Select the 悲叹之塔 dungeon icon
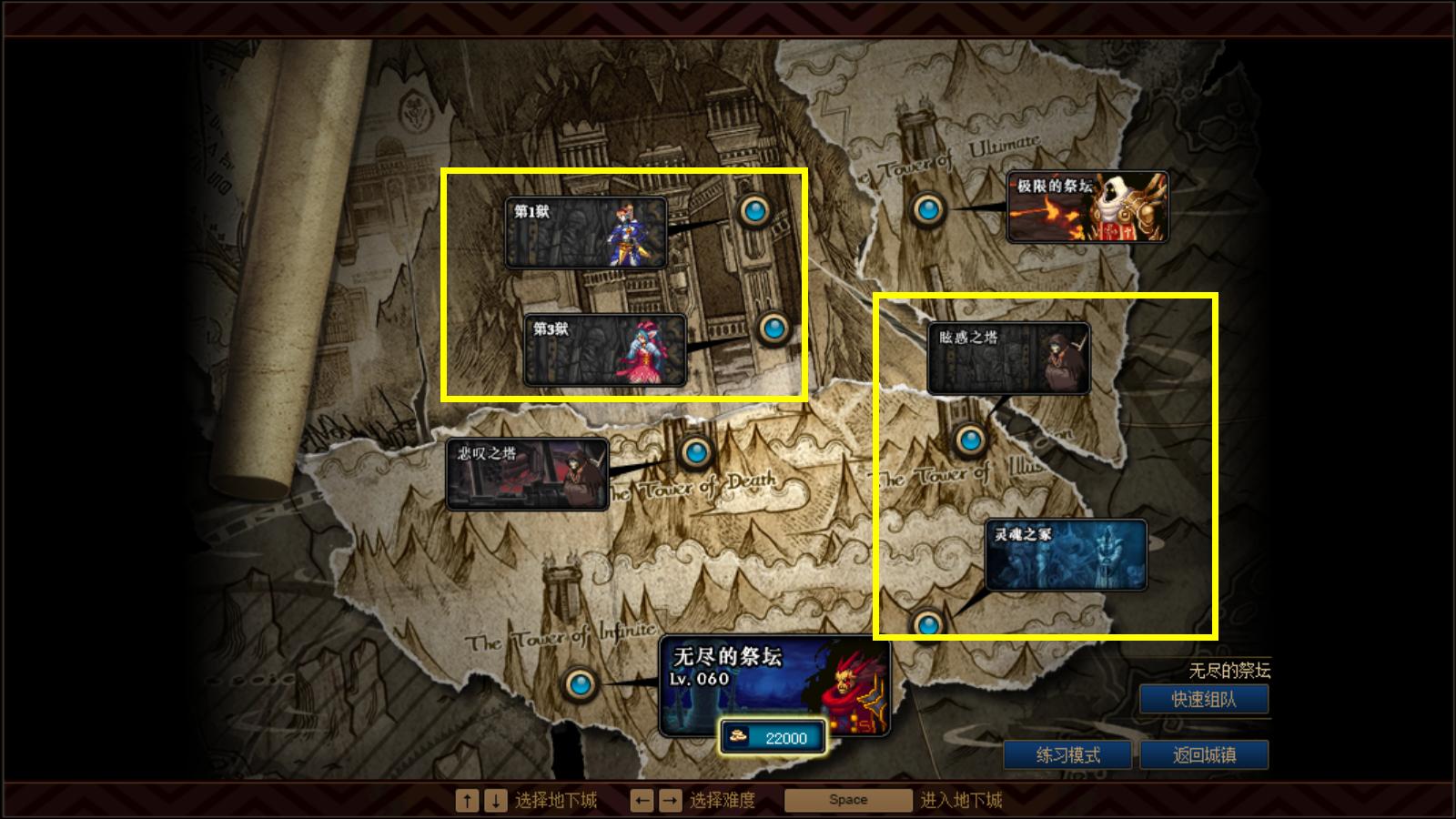 [x=528, y=474]
